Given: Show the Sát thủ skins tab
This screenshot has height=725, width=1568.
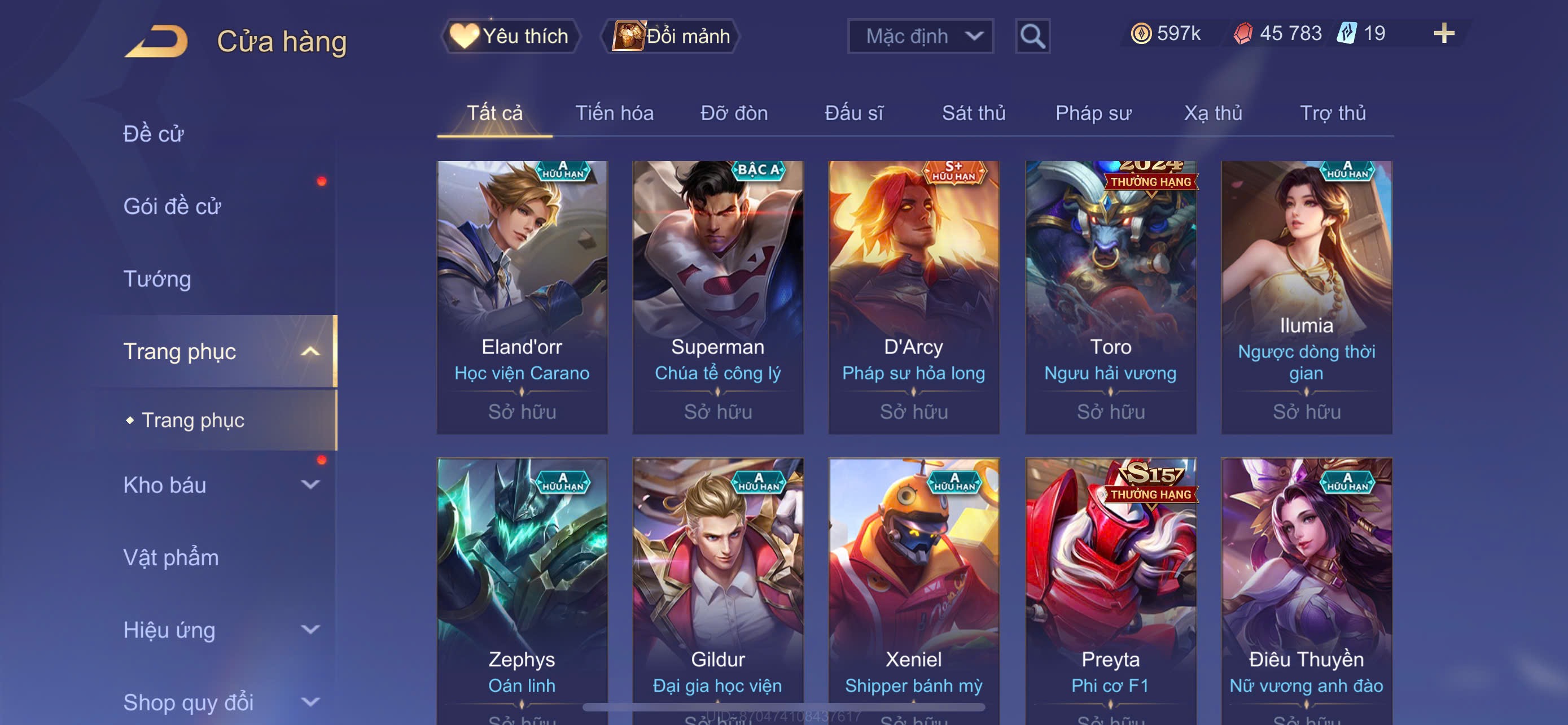Looking at the screenshot, I should point(973,113).
